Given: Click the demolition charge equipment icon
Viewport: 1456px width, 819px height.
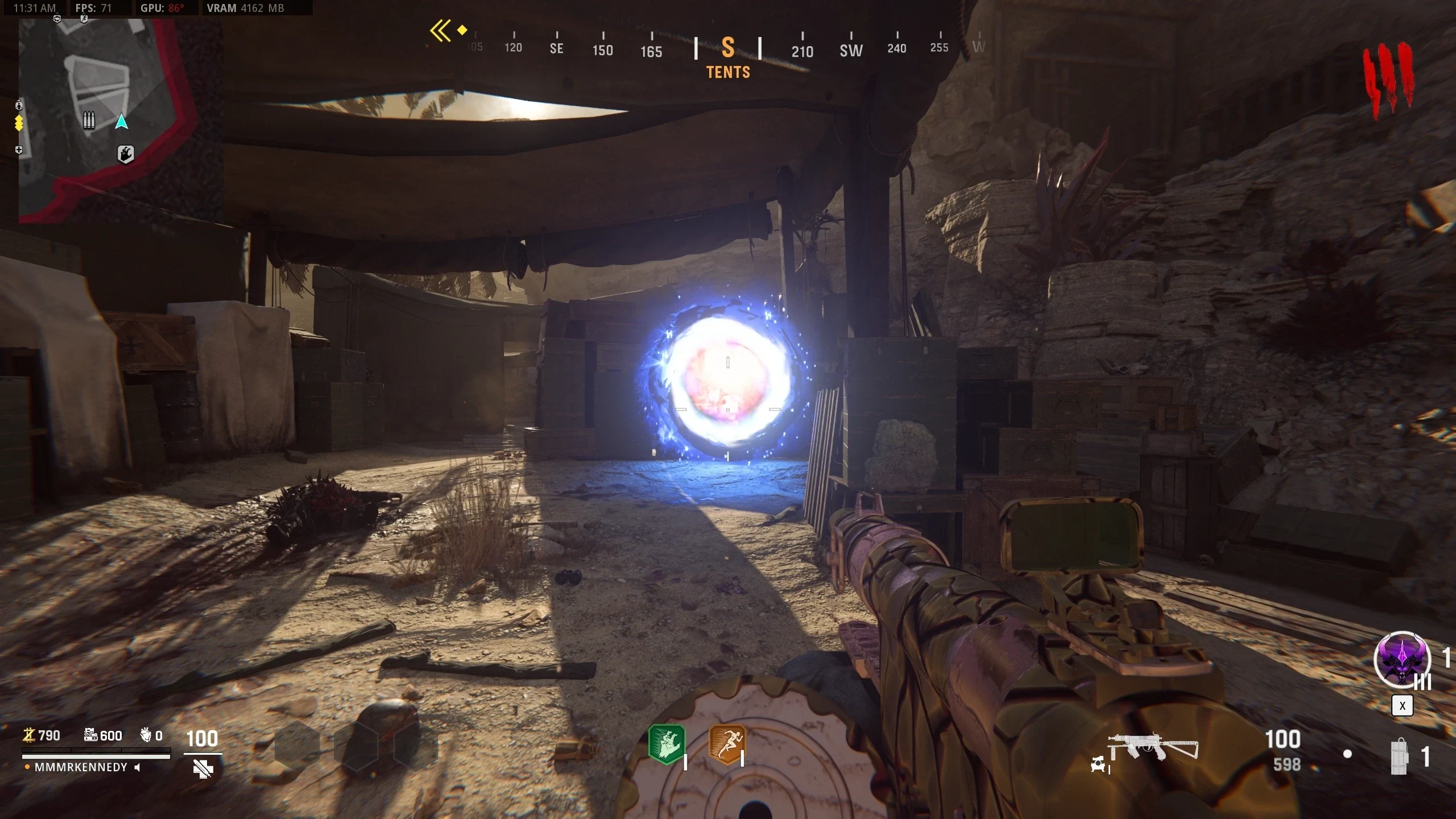Looking at the screenshot, I should (1400, 756).
